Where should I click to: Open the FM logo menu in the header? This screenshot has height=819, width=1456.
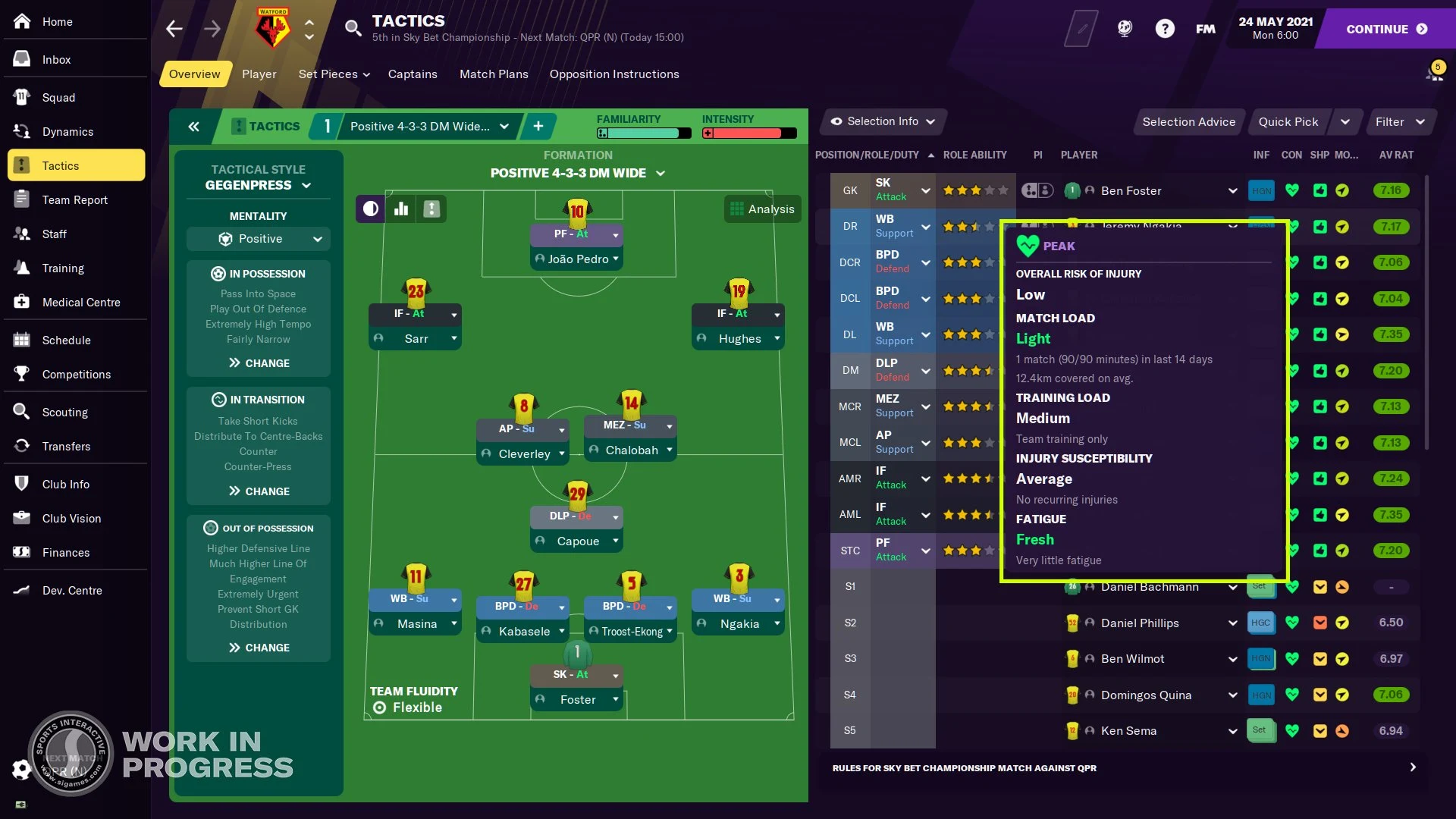pyautogui.click(x=1205, y=29)
